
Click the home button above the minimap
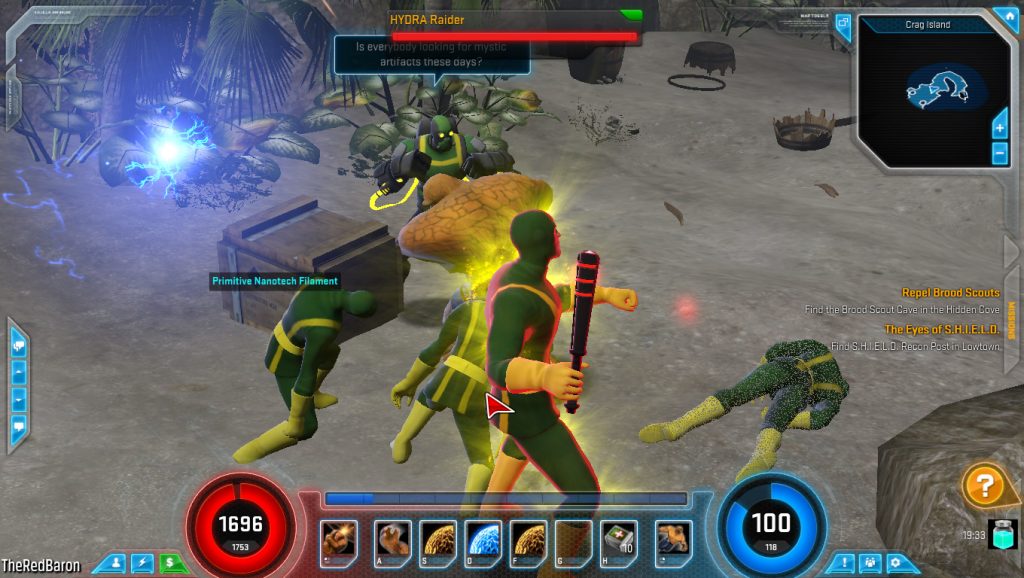tap(1004, 17)
